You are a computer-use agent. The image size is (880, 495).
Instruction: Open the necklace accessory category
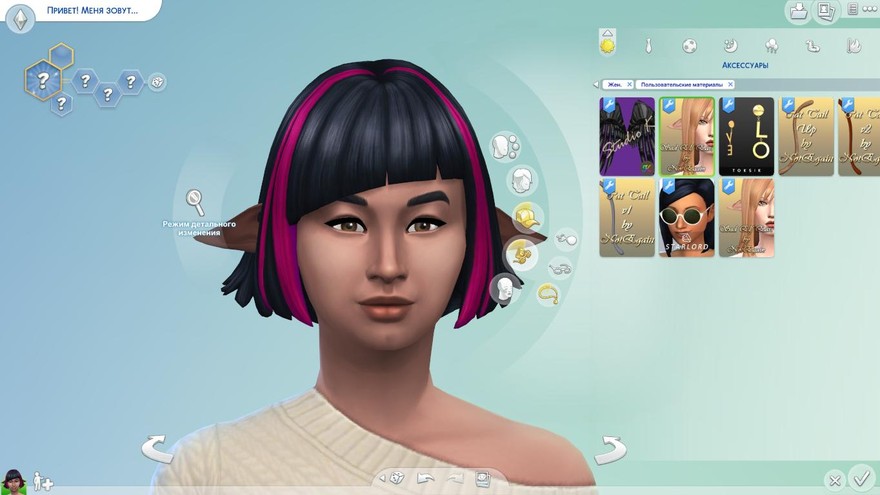[x=548, y=294]
